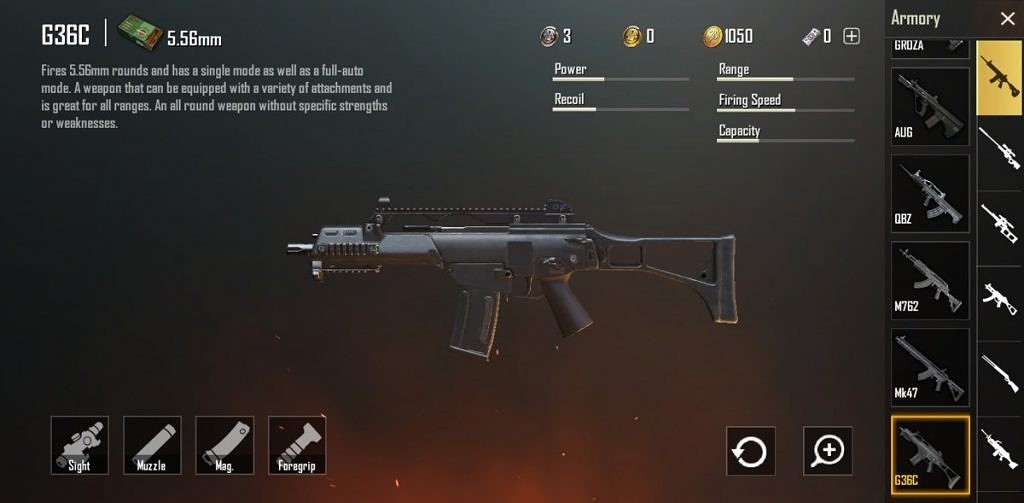Screen dimensions: 1024x503
Task: Pick the M762 in the Armory list
Action: pos(930,280)
